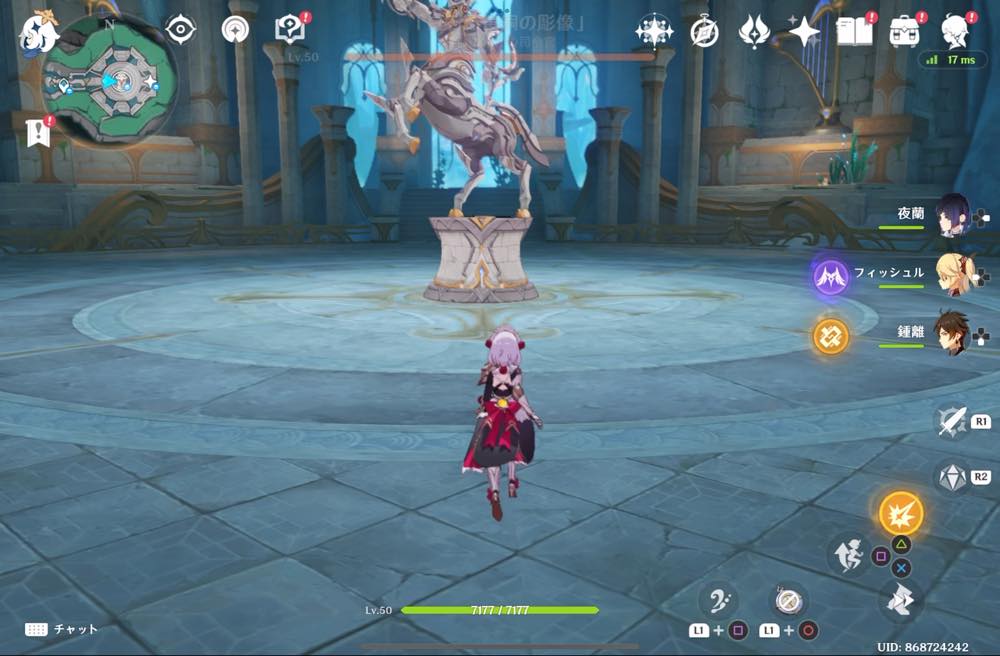Activate the eye-shaped elemental sight icon
The width and height of the screenshot is (1000, 656).
(180, 31)
